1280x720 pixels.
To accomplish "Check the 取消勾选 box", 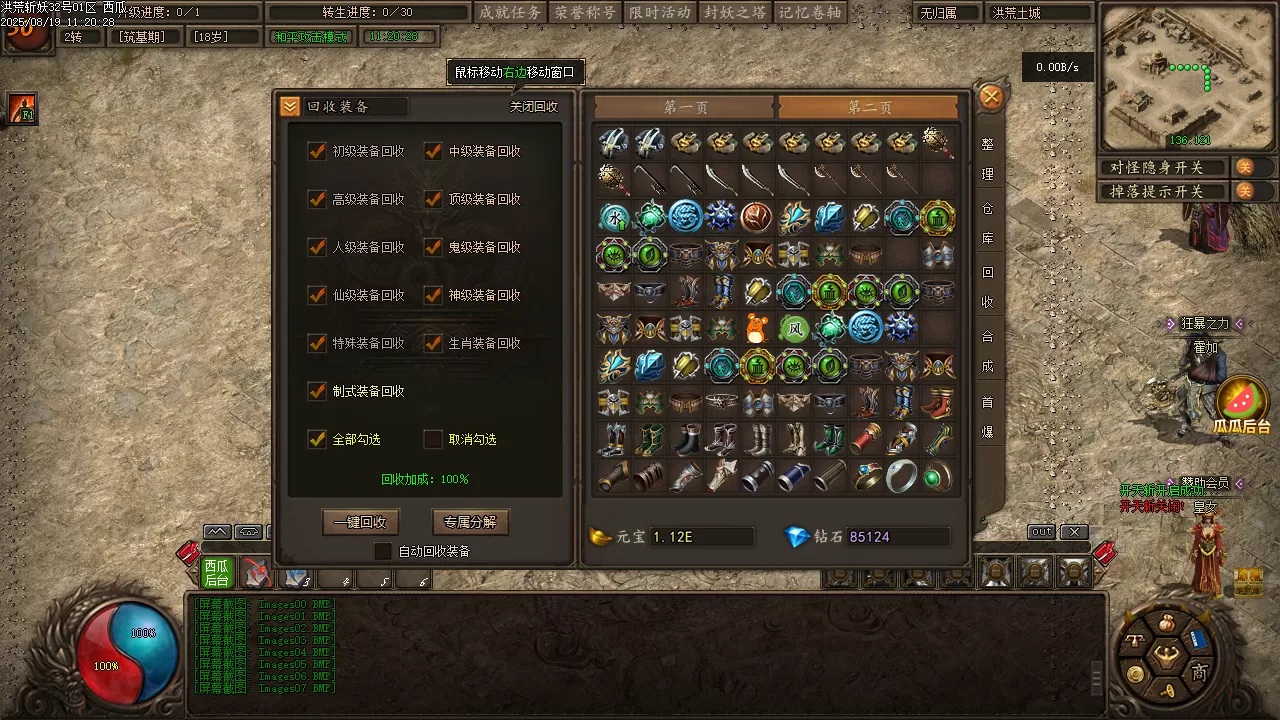I will pos(433,439).
